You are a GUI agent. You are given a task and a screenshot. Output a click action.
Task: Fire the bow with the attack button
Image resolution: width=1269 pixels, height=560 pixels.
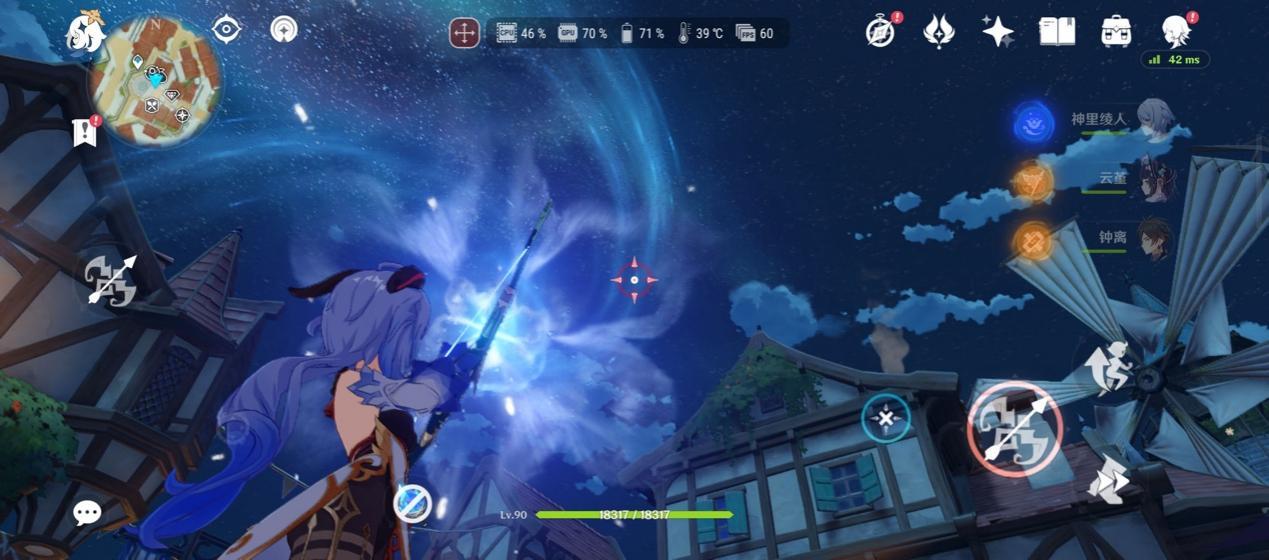pos(1015,430)
